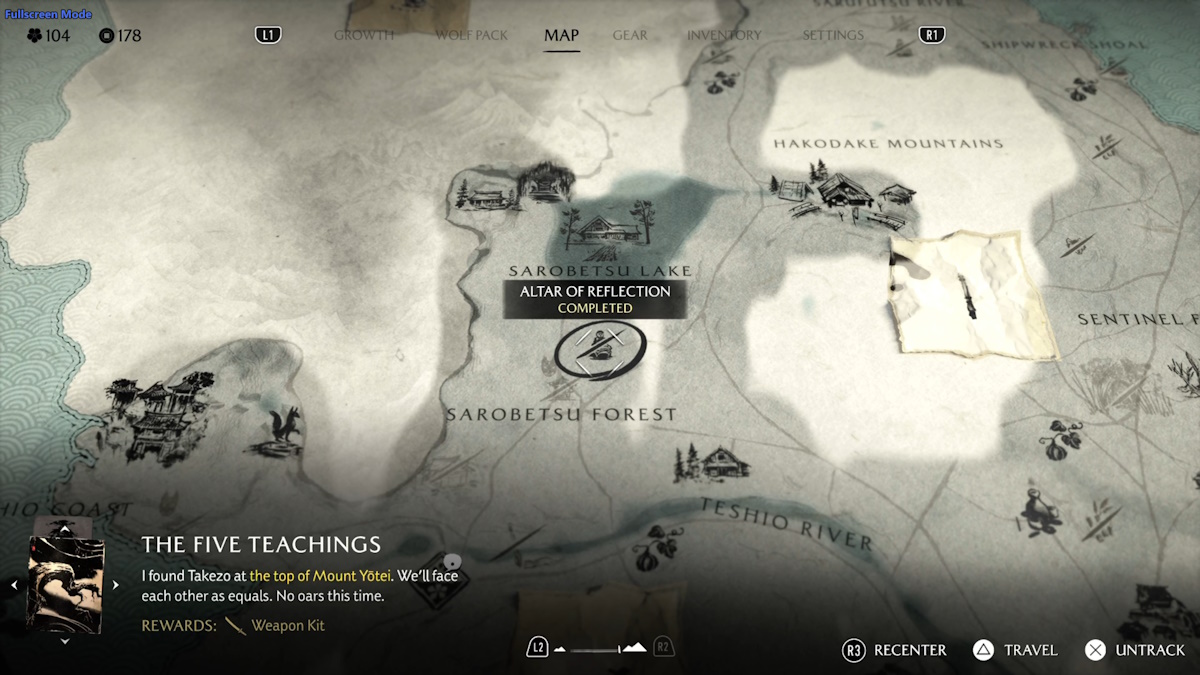This screenshot has width=1200, height=675.
Task: Open The Five Teachings quest card
Action: tap(66, 584)
